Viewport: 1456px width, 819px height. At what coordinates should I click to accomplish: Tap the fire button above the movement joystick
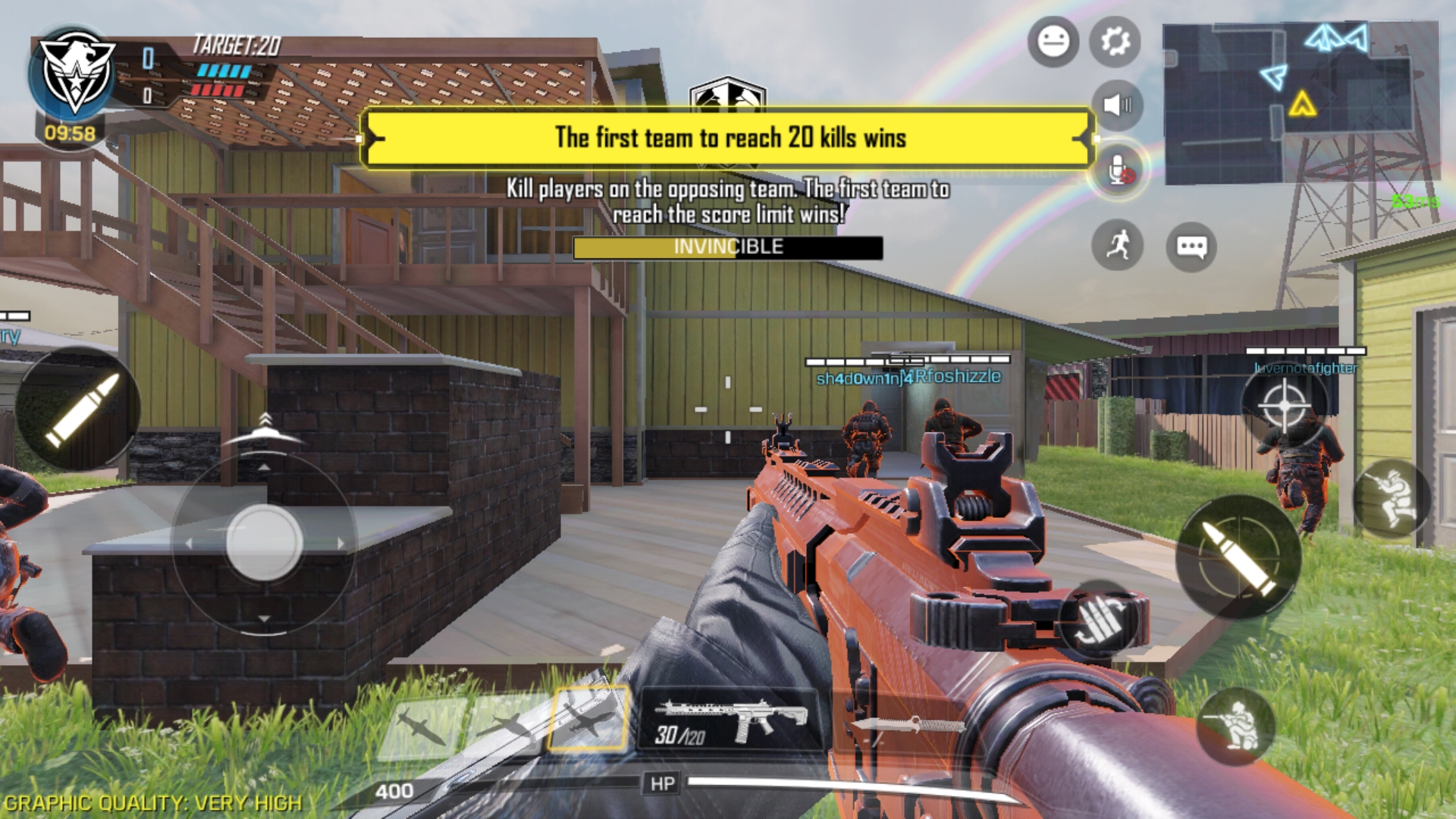(78, 410)
